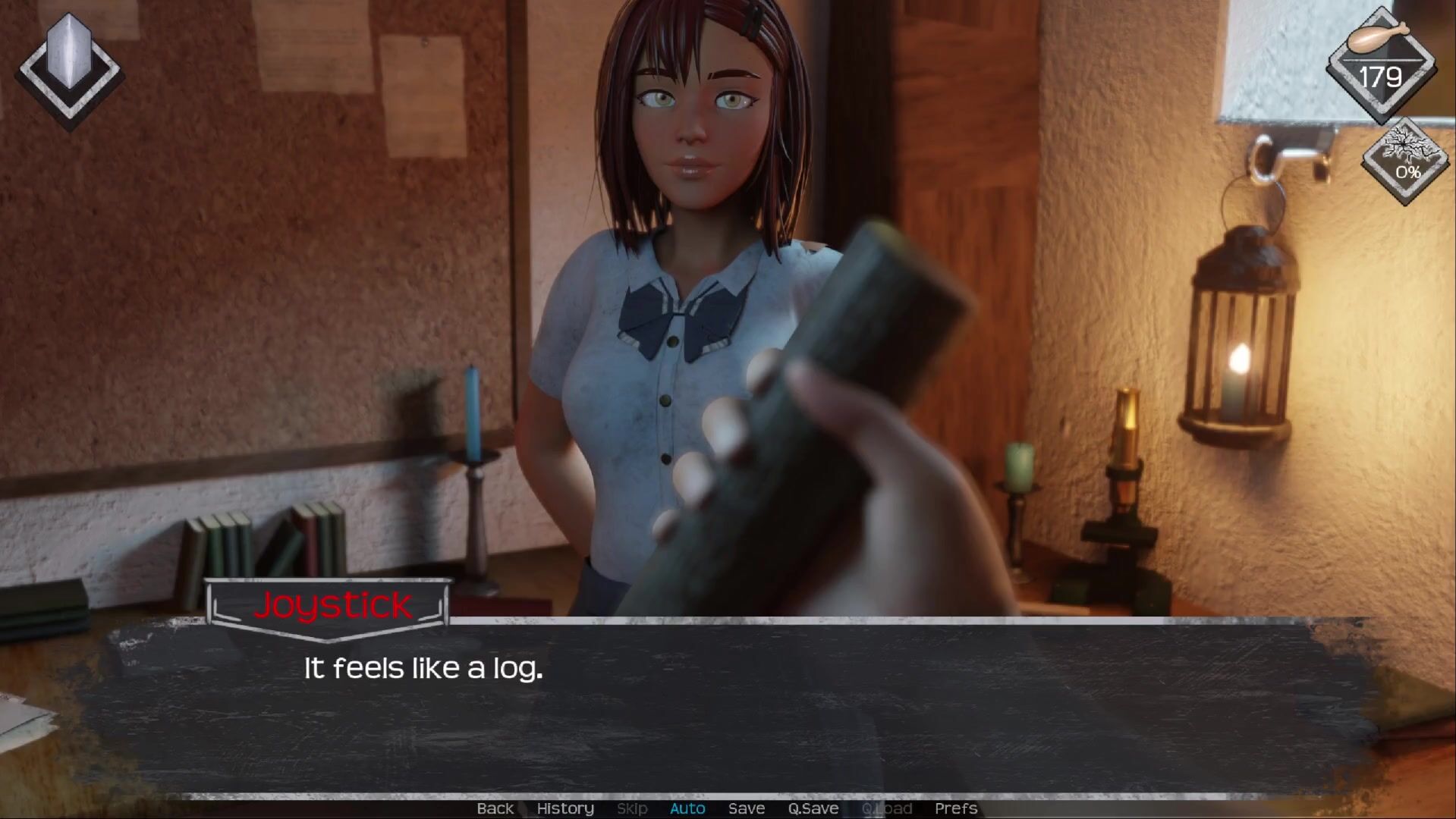
Task: Go back to the previous dialogue line
Action: coord(495,808)
